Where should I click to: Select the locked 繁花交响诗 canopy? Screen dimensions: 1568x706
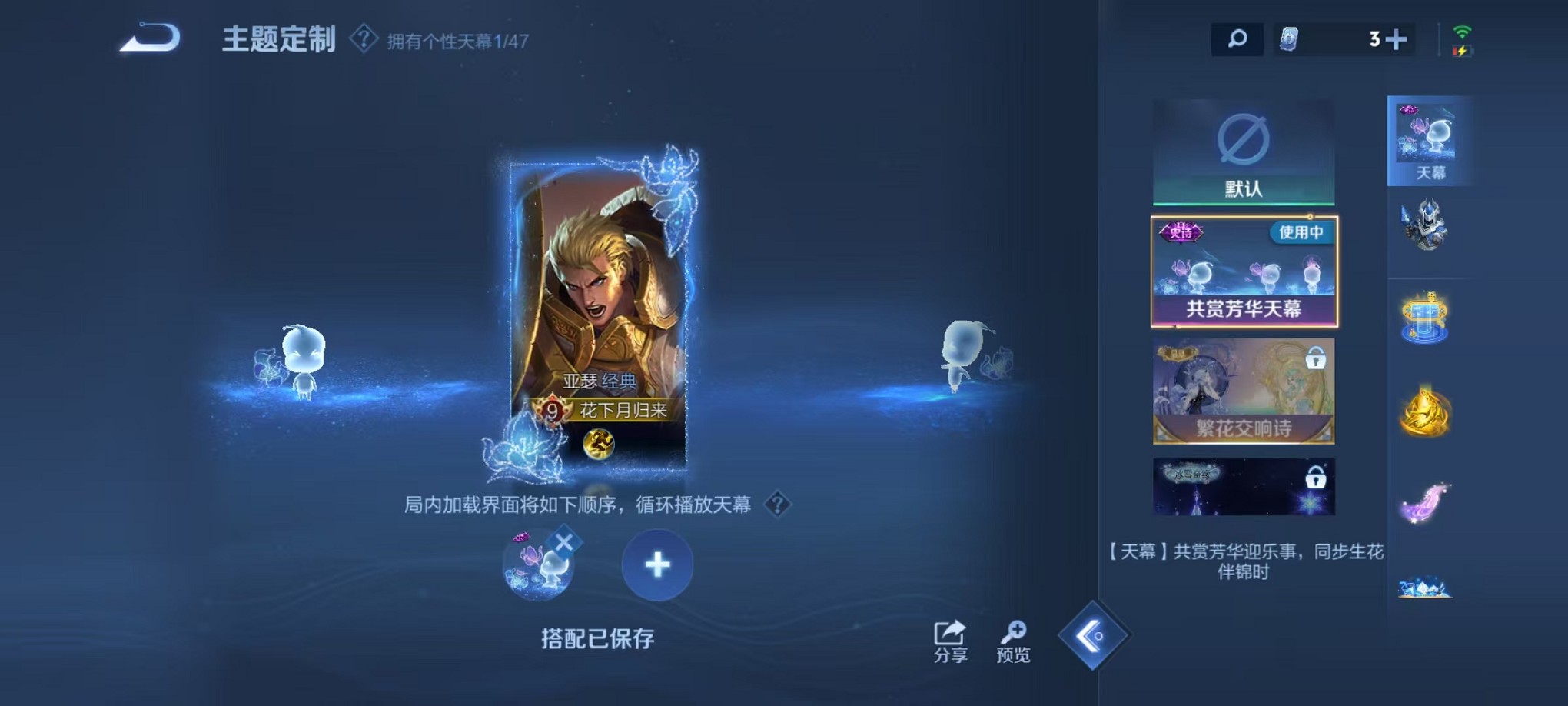pos(1243,392)
